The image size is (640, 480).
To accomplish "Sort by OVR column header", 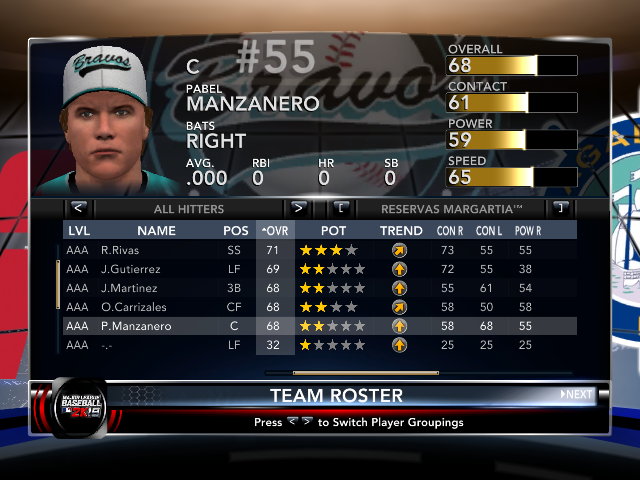I will [273, 231].
